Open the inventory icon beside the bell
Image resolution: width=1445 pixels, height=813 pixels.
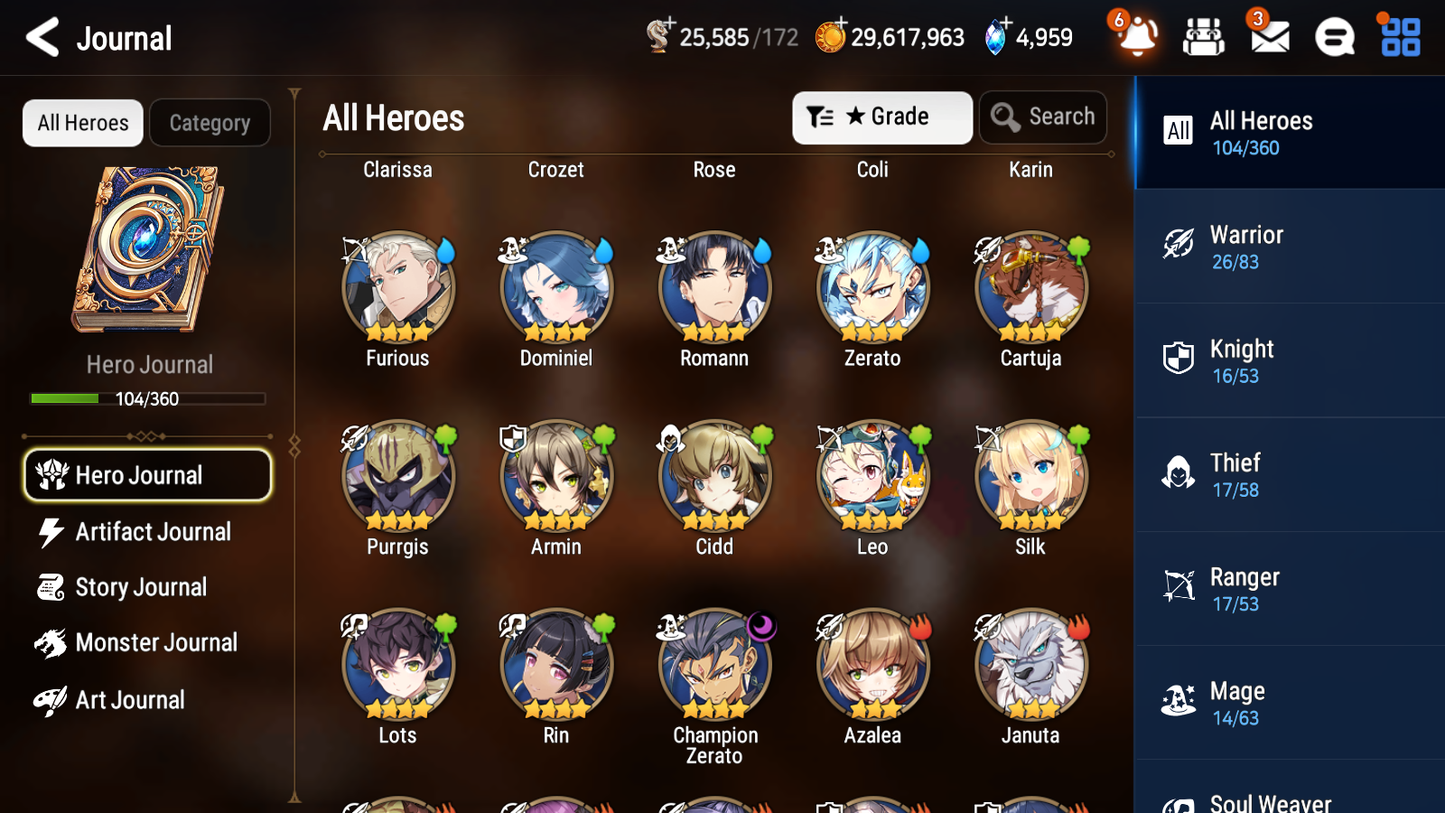pyautogui.click(x=1202, y=36)
